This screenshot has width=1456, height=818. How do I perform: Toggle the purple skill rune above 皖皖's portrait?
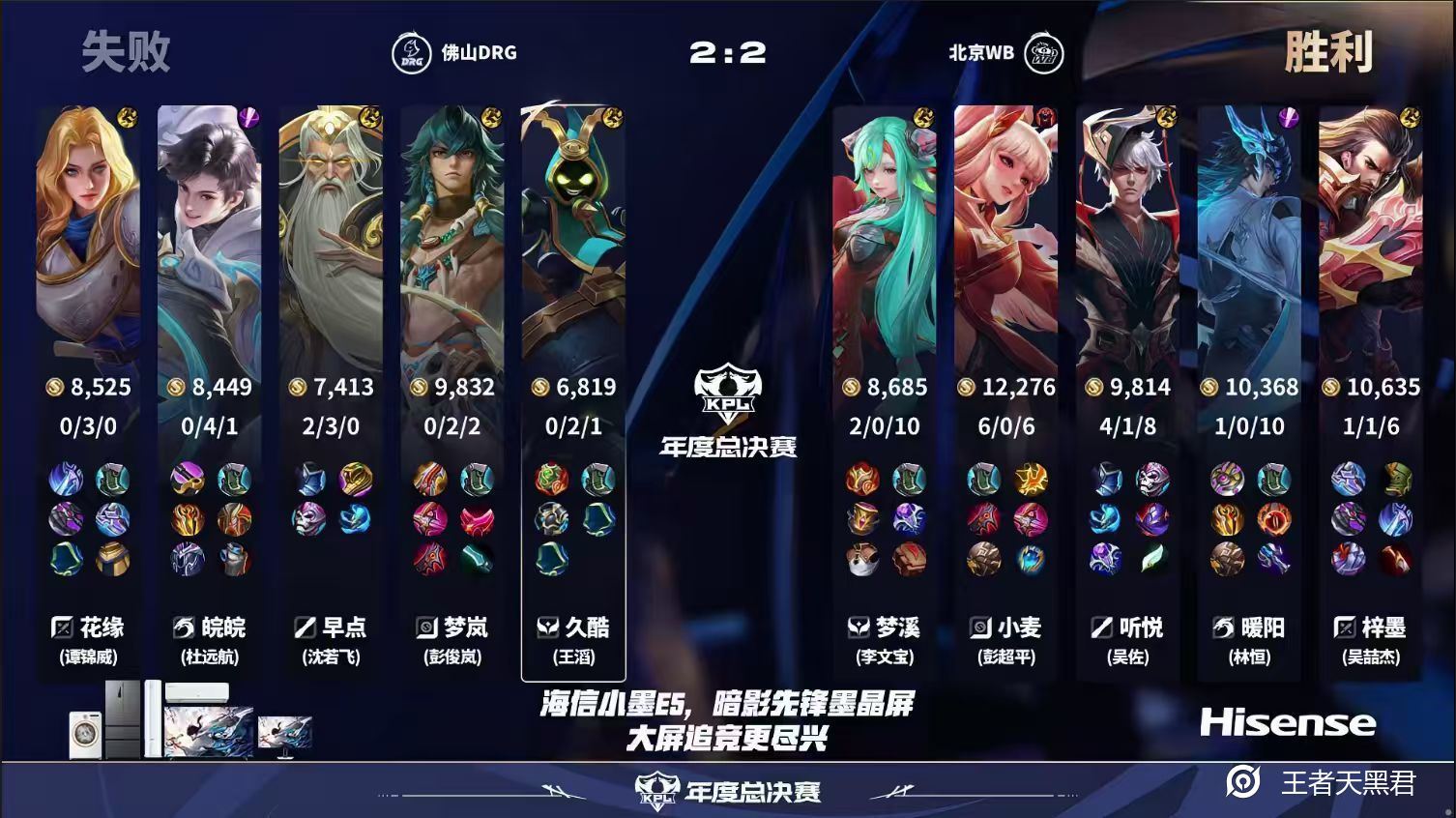pos(249,117)
